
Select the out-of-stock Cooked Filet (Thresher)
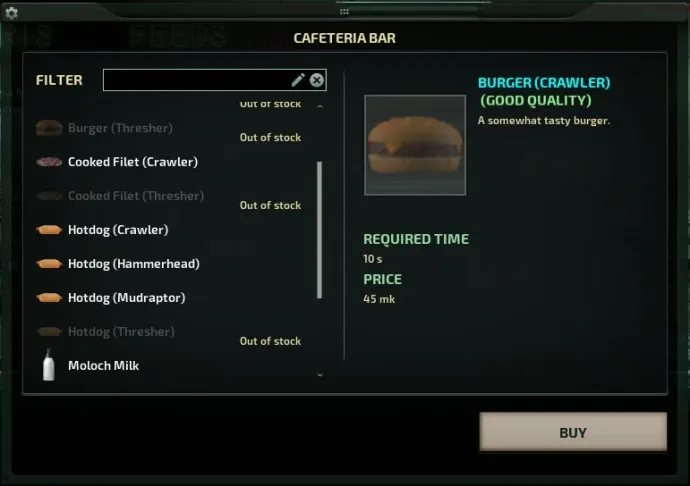135,196
